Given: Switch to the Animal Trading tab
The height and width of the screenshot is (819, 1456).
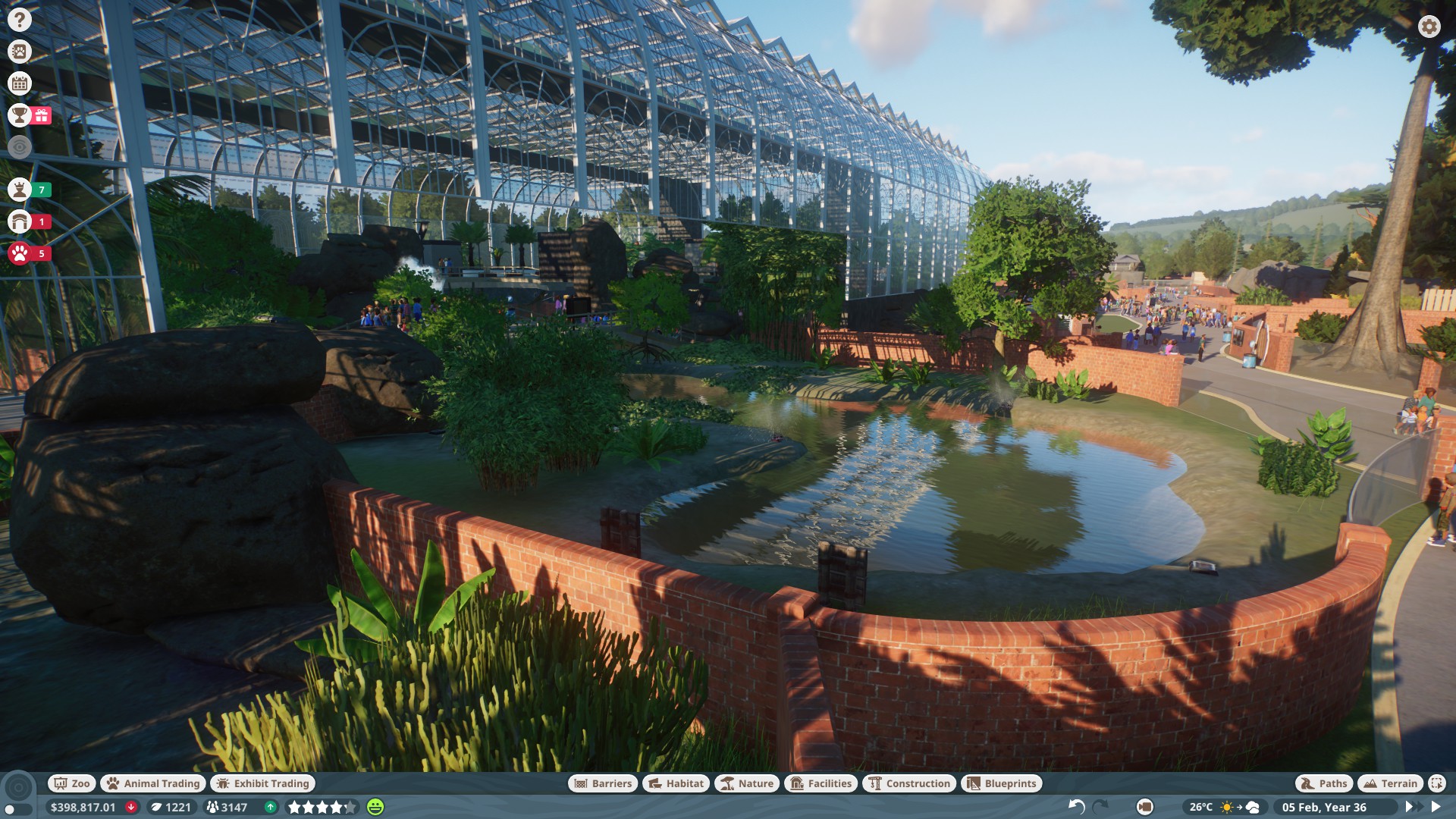Looking at the screenshot, I should (x=152, y=783).
